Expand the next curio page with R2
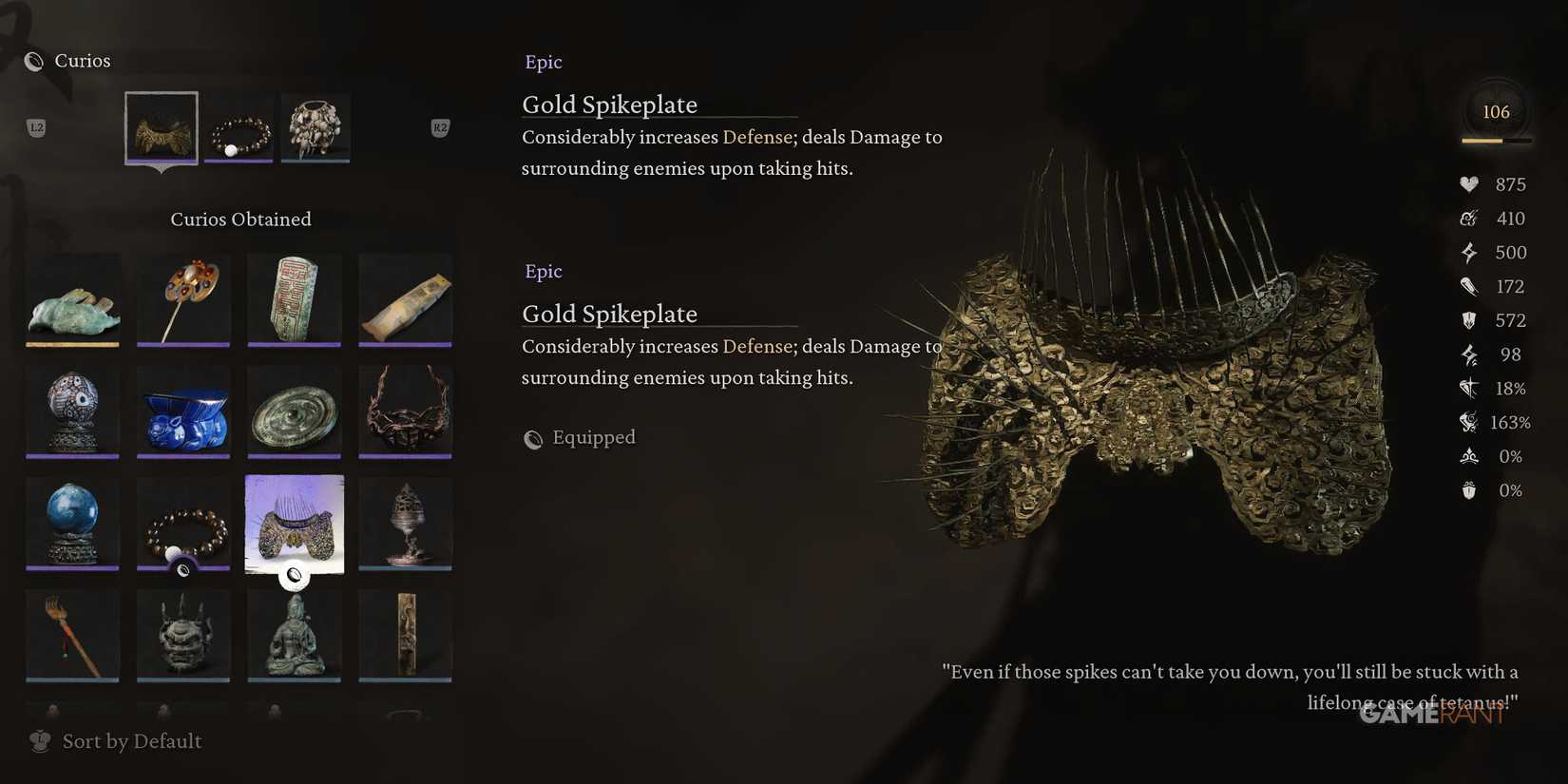 point(439,126)
